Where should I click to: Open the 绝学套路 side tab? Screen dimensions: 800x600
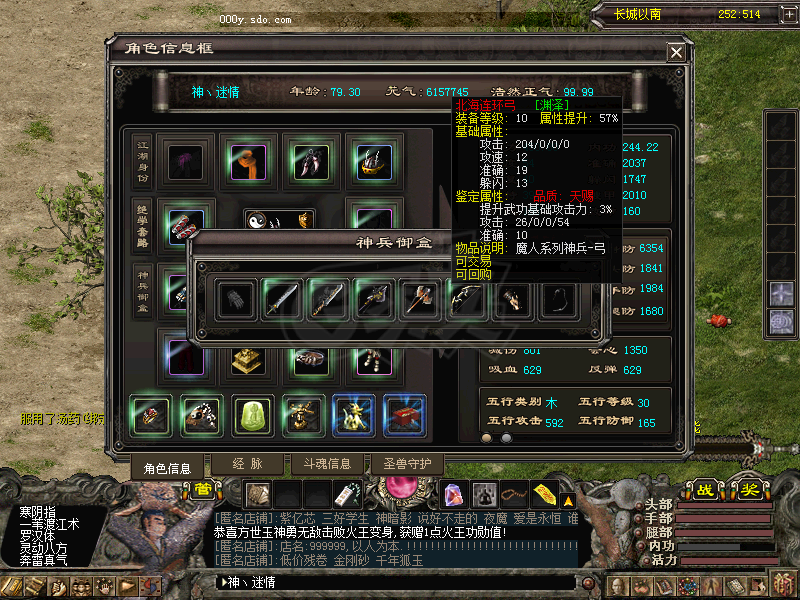point(141,224)
